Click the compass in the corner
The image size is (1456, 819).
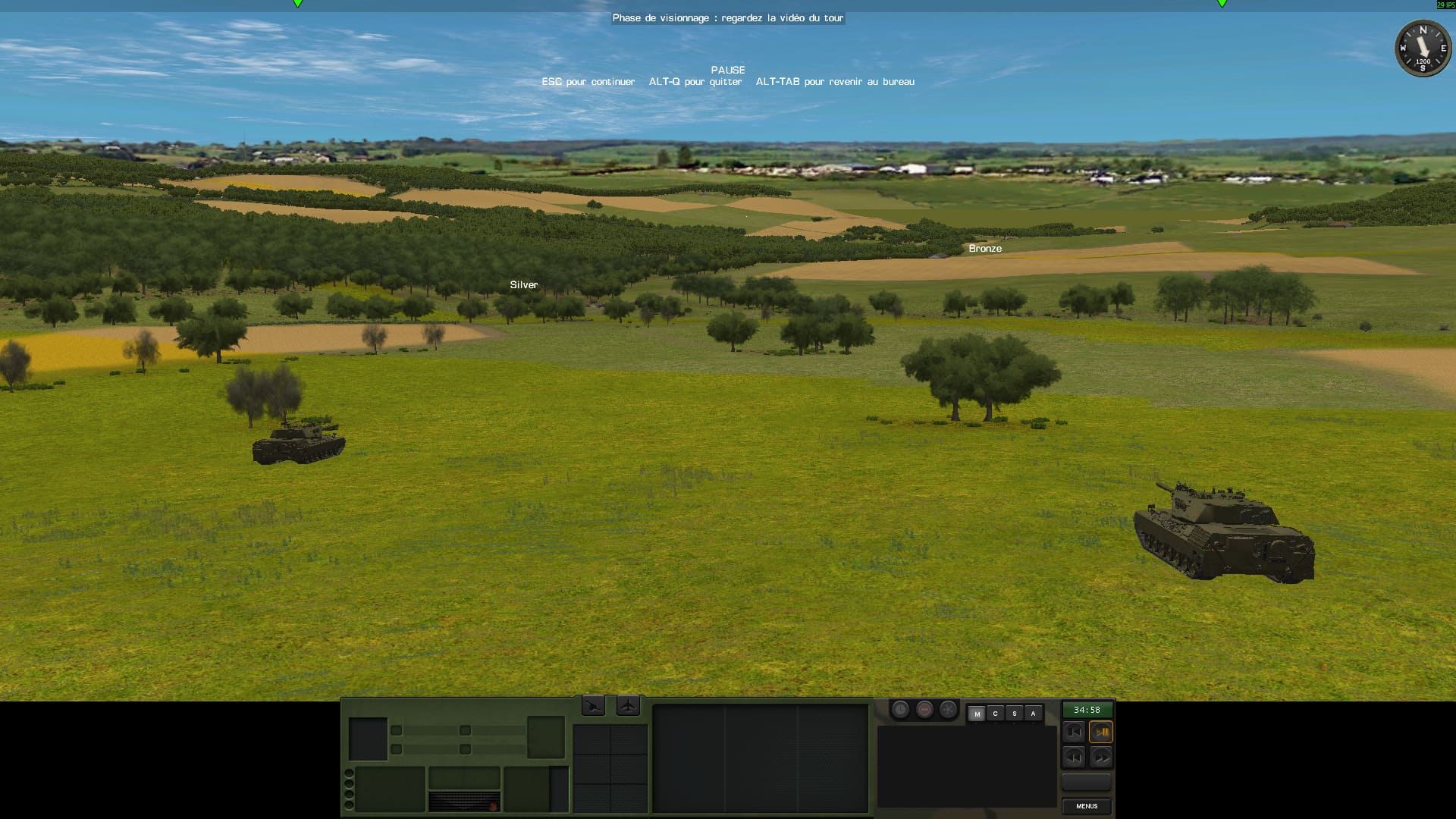(x=1423, y=49)
